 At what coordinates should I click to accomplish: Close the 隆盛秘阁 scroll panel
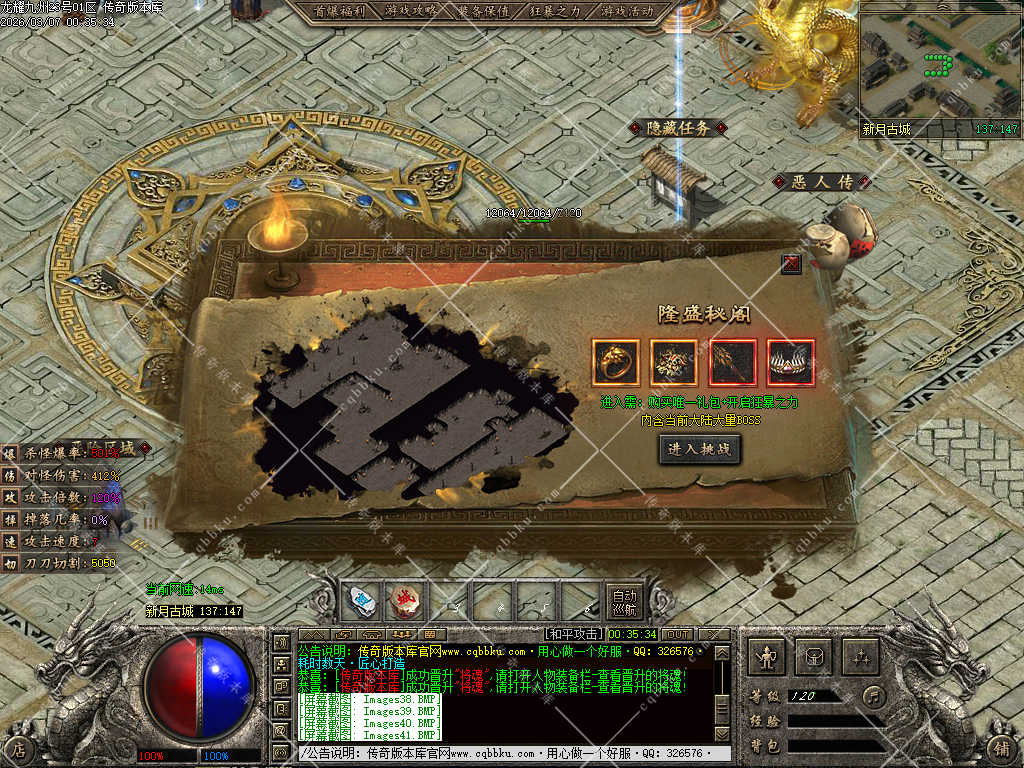pos(791,263)
